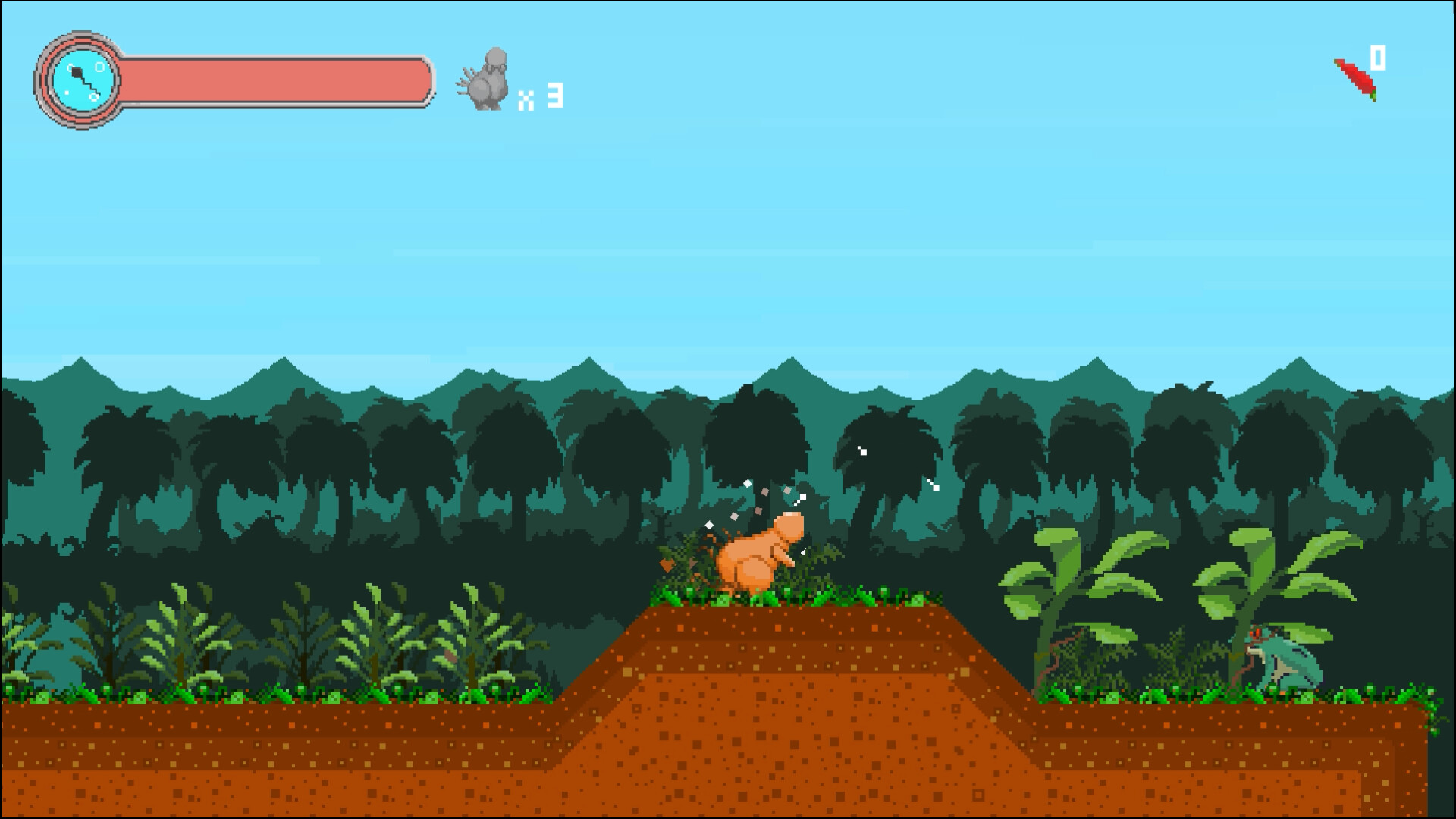
Task: Click the clock hand inside the gauge dial
Action: click(80, 72)
